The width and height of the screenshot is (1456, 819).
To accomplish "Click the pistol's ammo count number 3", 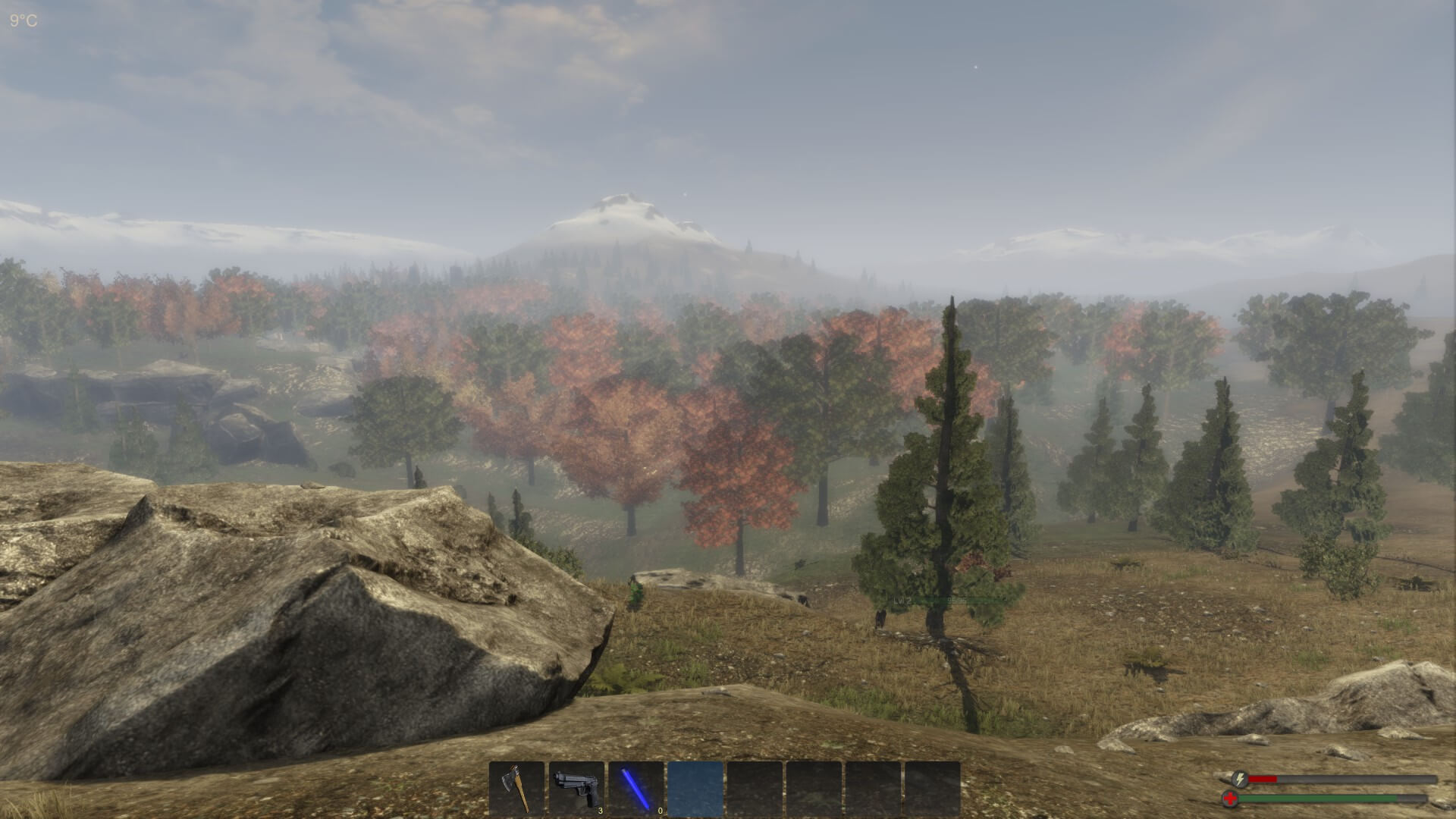I will click(x=601, y=810).
